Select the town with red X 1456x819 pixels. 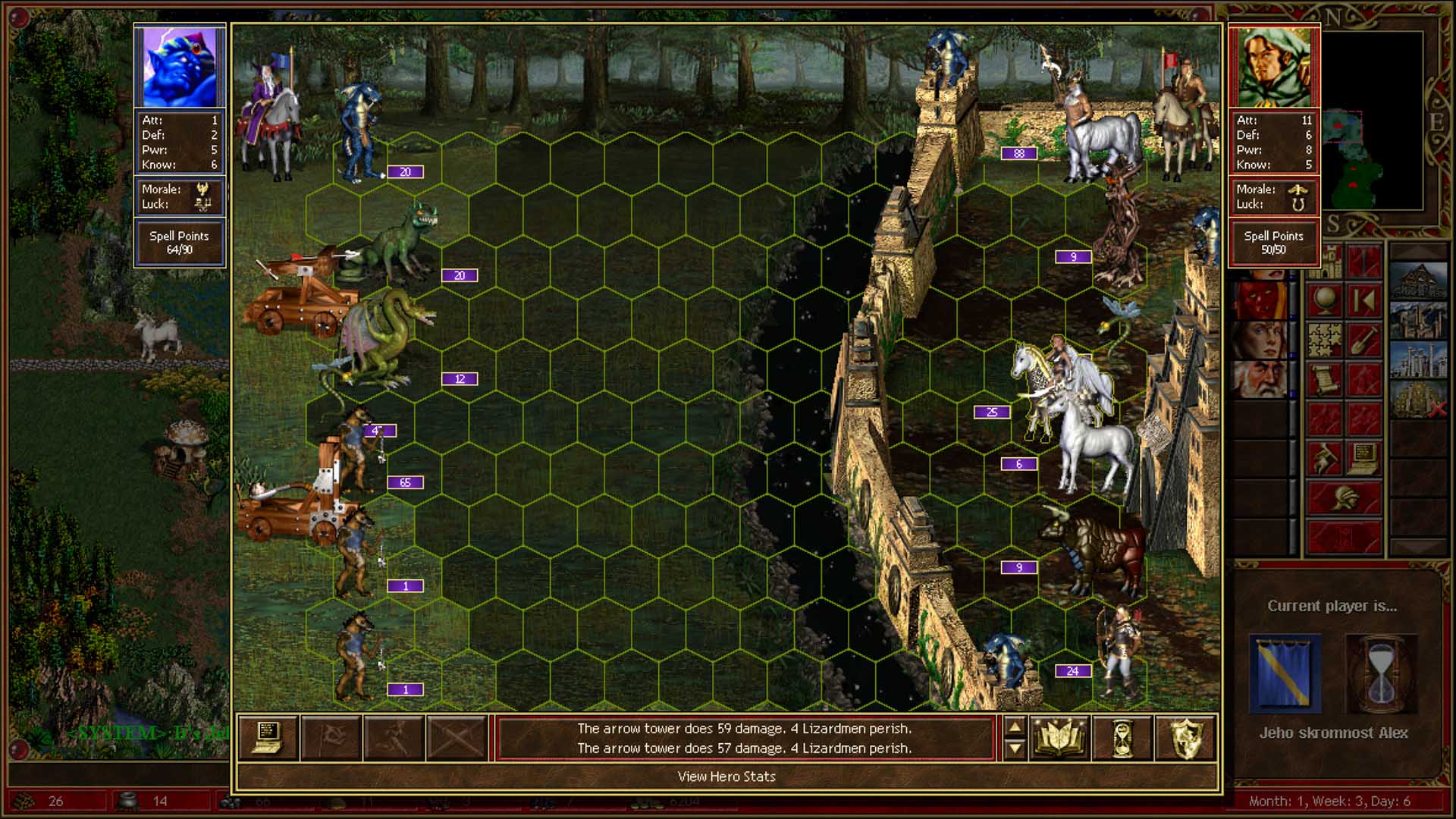coord(1418,400)
